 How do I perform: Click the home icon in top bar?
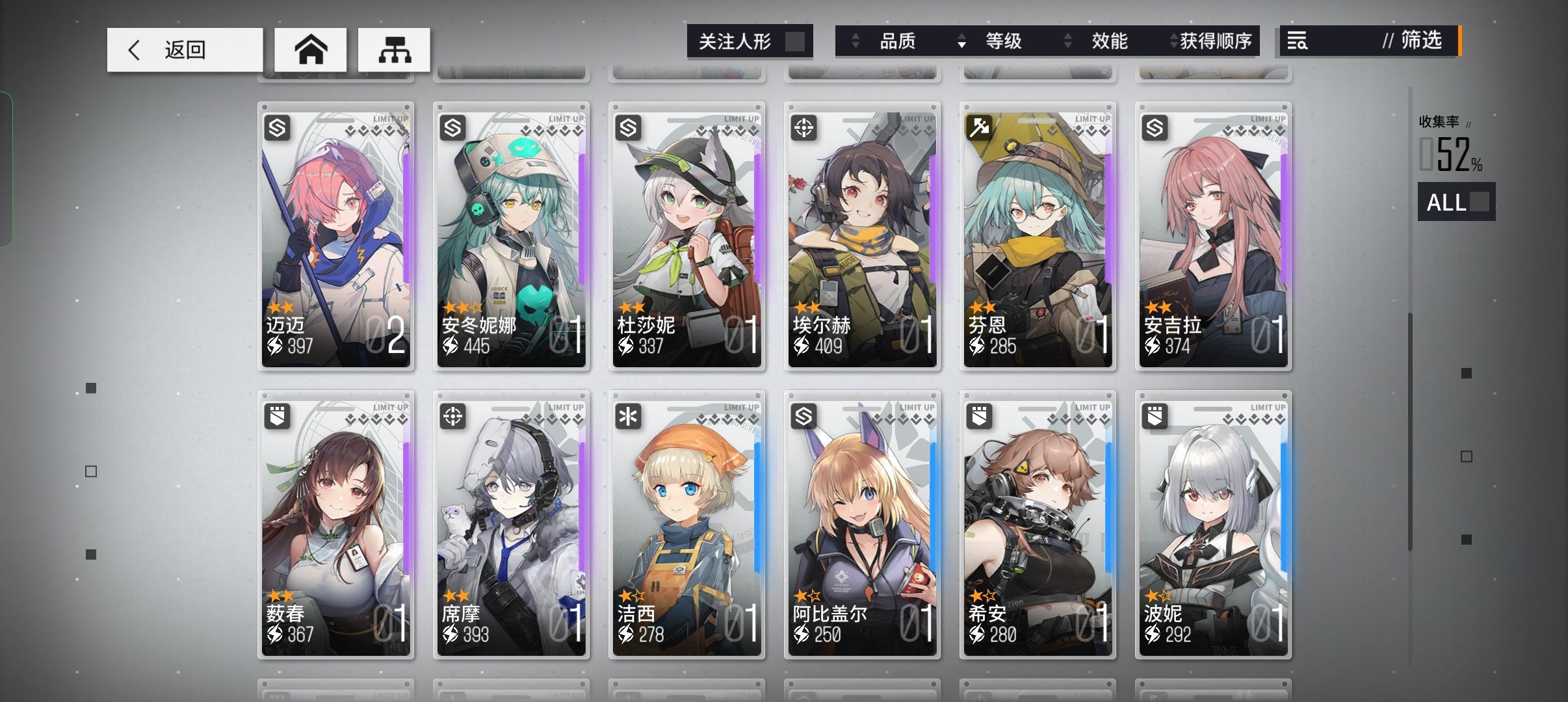(x=311, y=49)
